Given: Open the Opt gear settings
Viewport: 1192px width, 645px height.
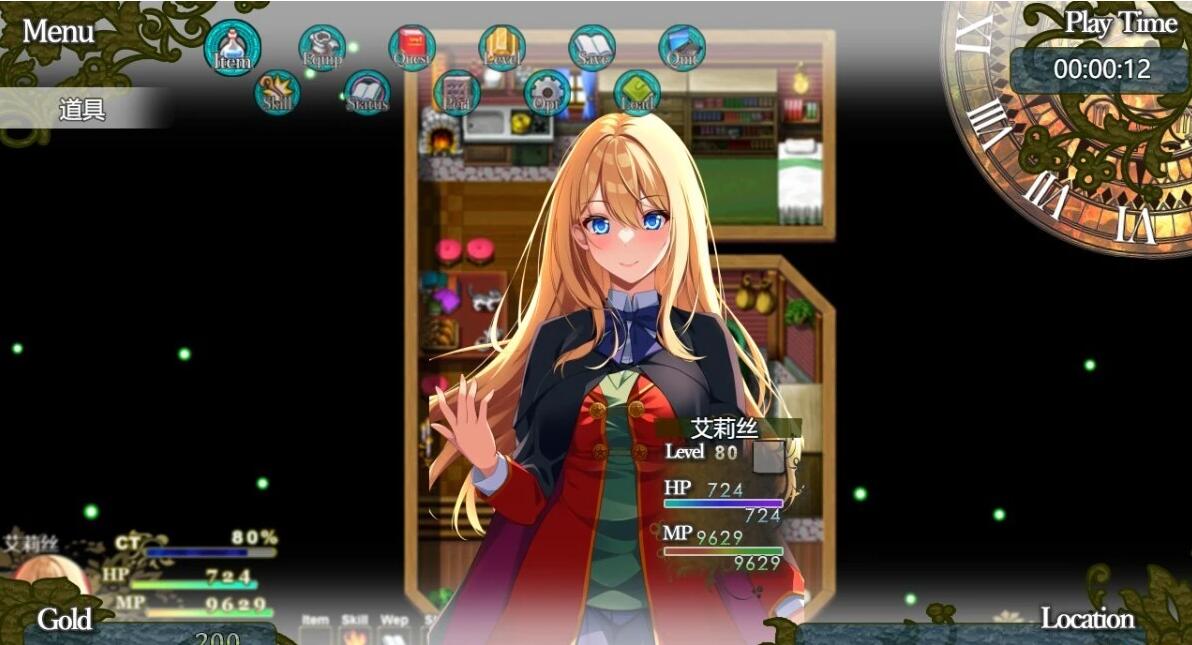Looking at the screenshot, I should [x=547, y=92].
